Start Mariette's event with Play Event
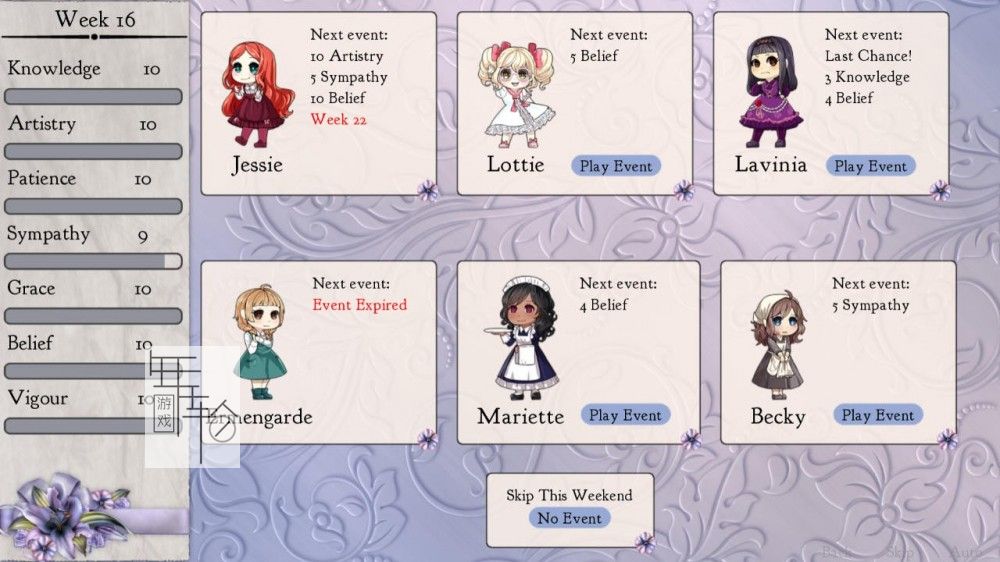 [x=624, y=415]
